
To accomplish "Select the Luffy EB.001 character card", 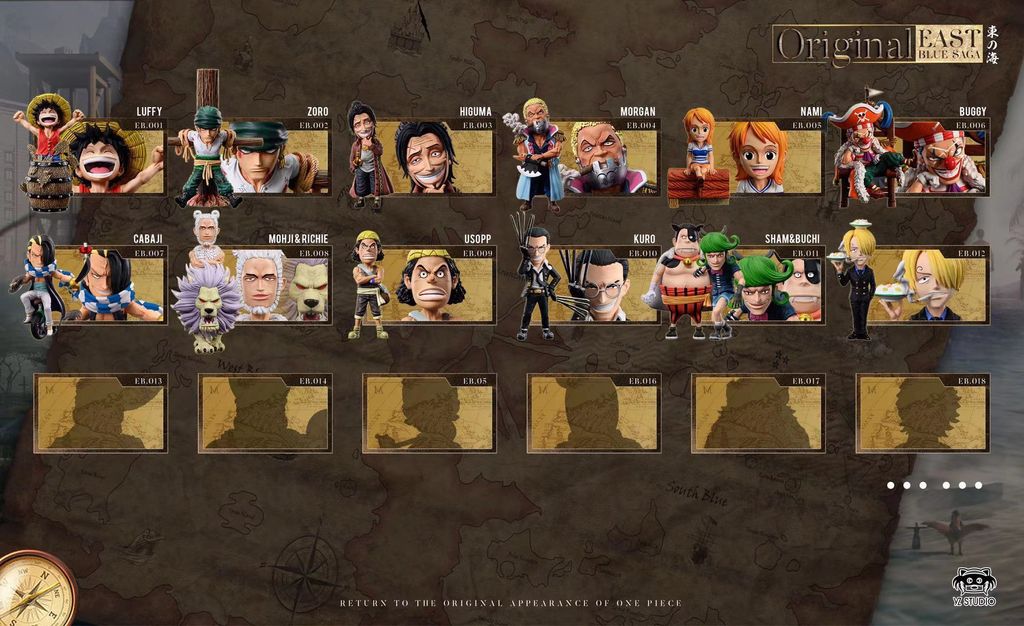I will (x=110, y=157).
